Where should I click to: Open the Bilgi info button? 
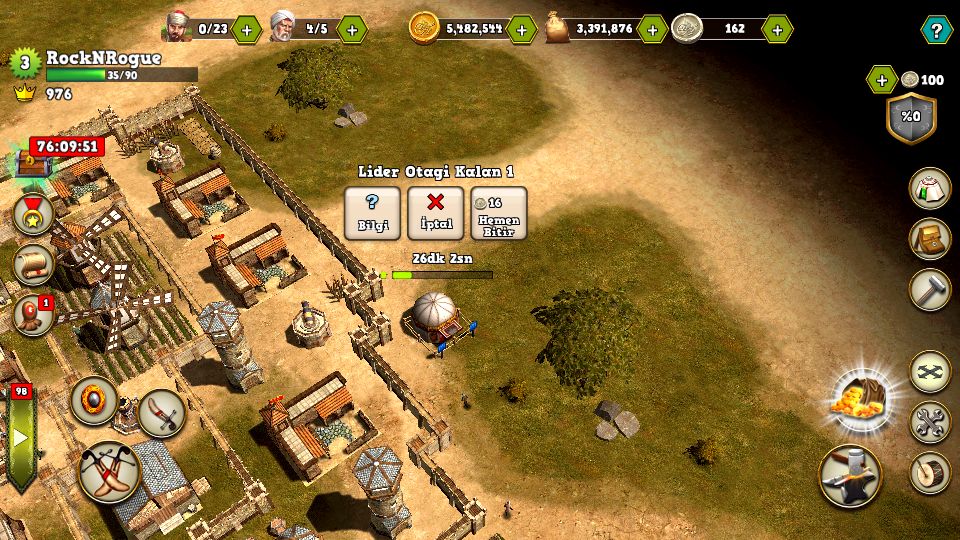(372, 213)
